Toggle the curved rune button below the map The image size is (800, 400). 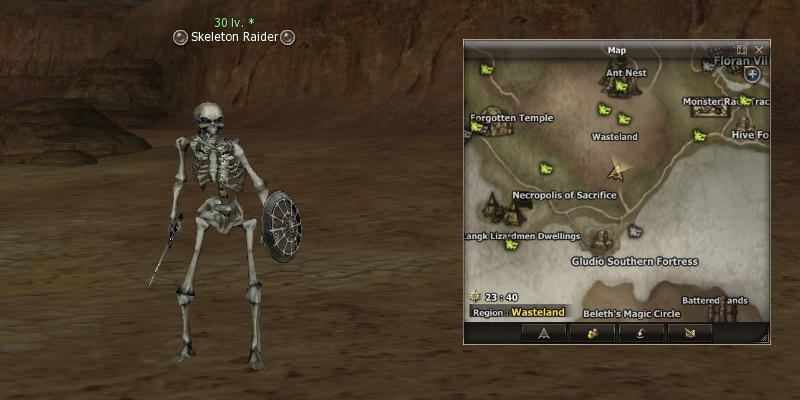click(642, 333)
